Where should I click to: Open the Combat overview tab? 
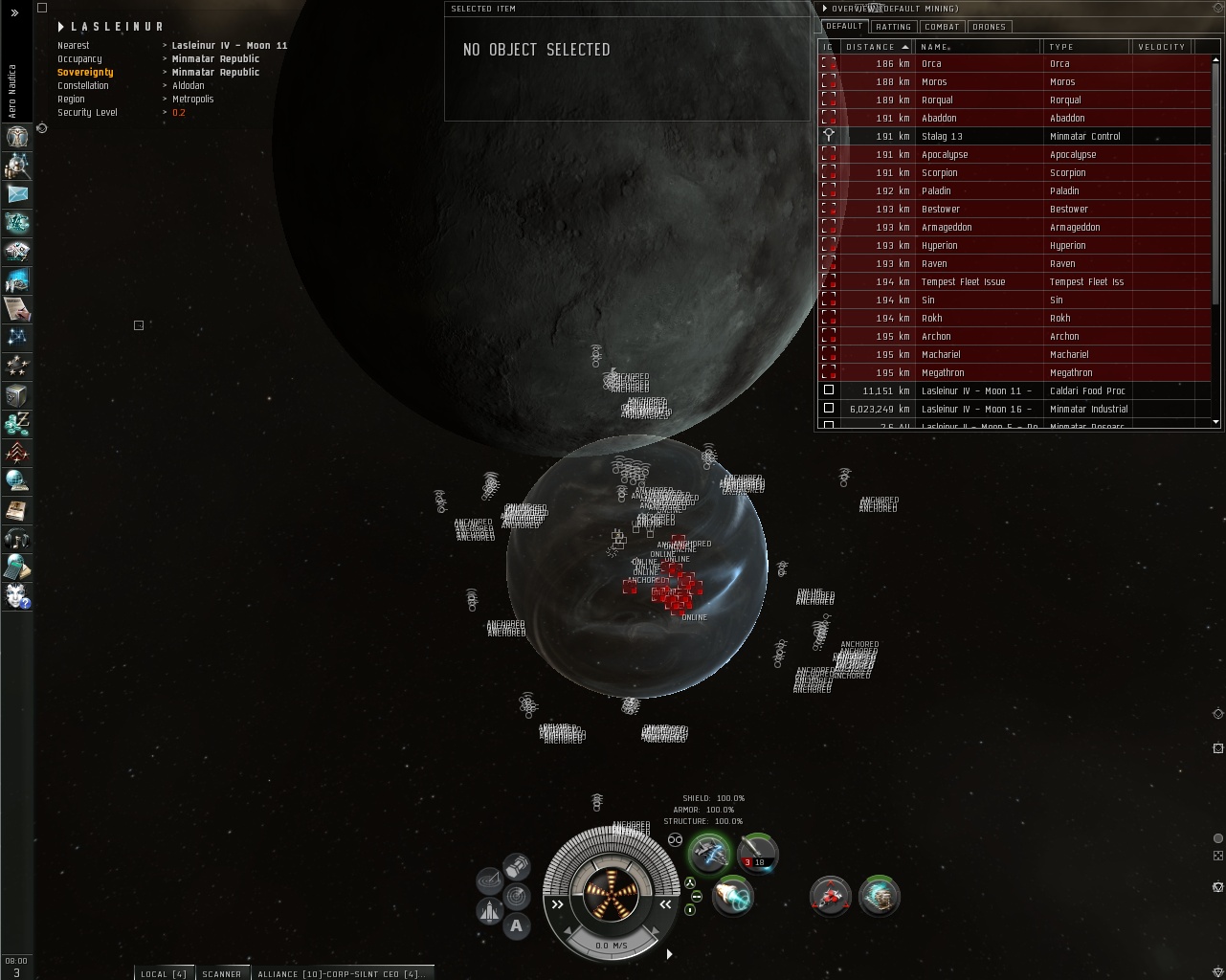(942, 27)
